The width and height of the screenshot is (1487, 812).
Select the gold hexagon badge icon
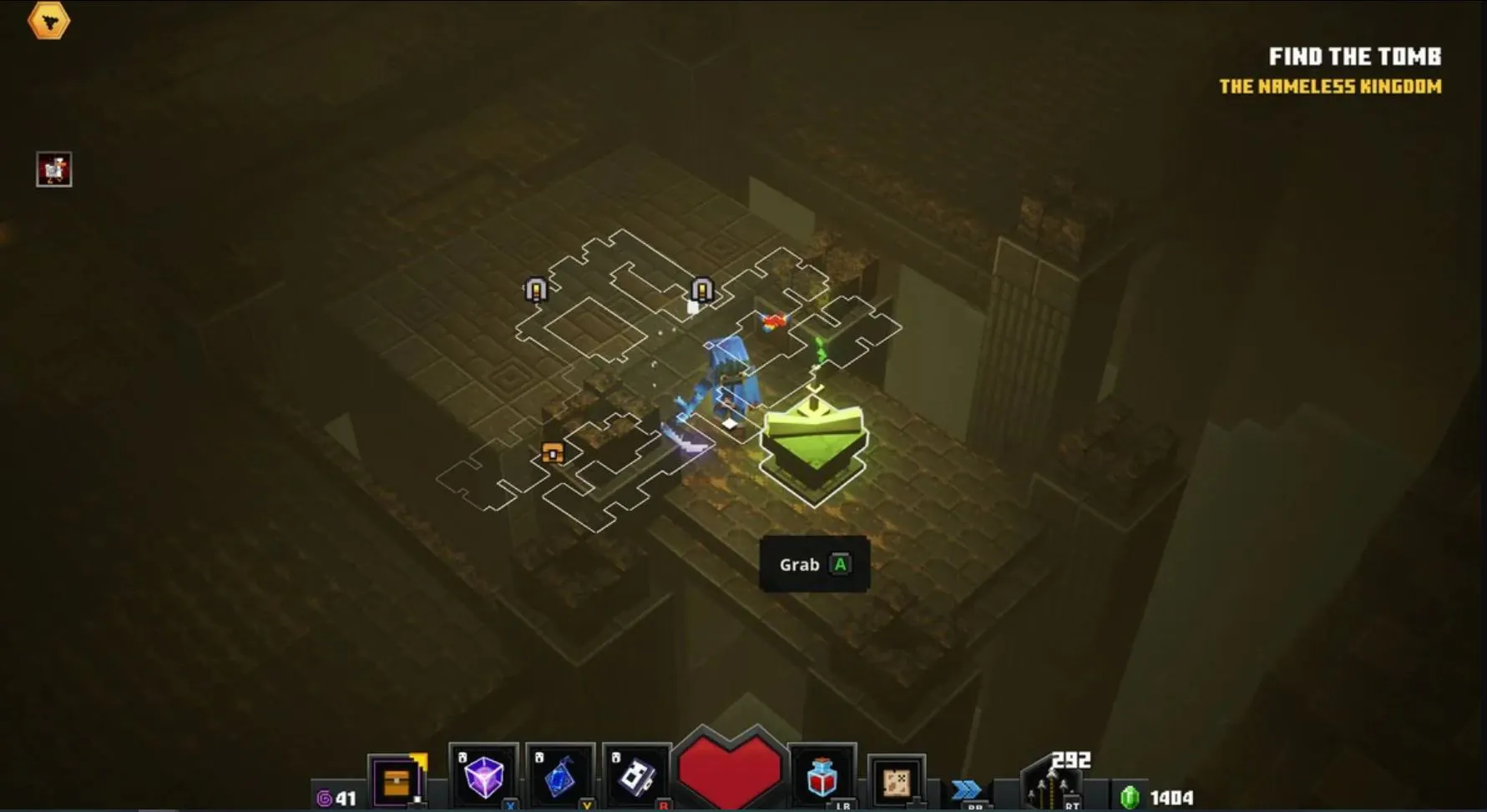tap(48, 21)
